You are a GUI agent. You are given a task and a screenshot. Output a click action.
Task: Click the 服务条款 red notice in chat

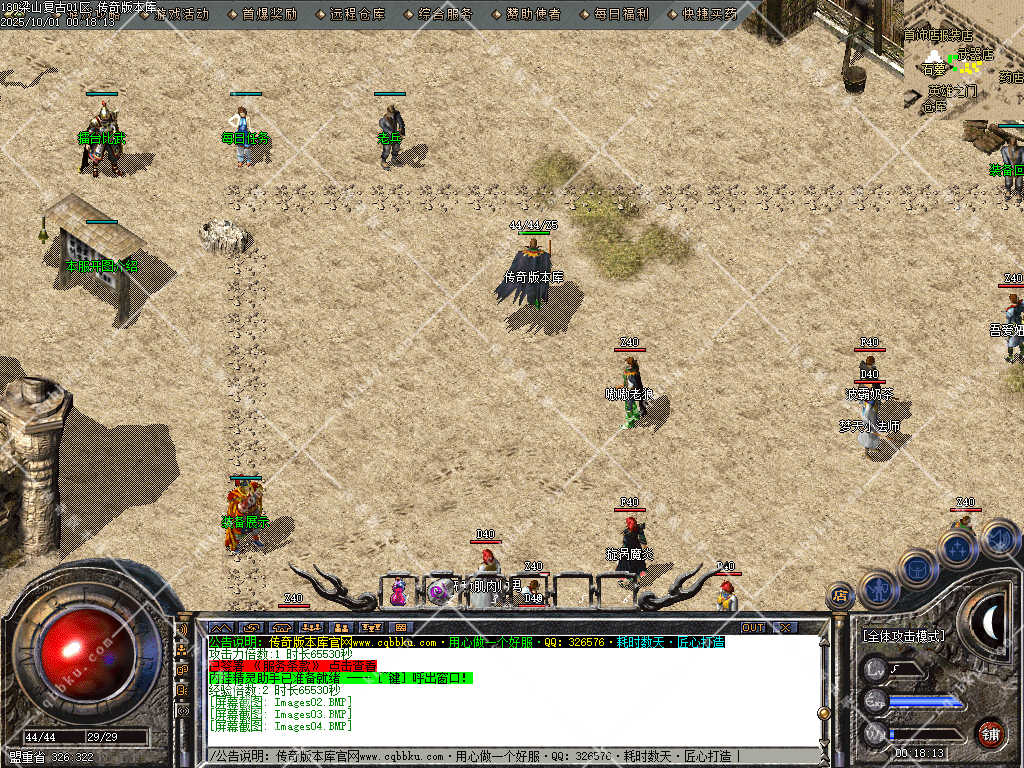[x=292, y=665]
